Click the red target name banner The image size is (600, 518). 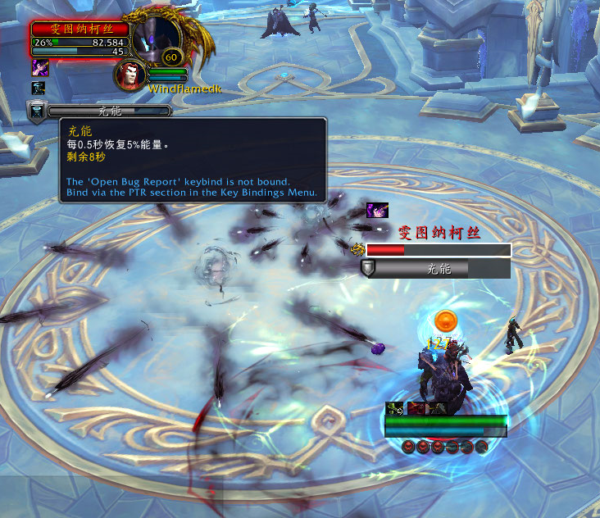80,29
